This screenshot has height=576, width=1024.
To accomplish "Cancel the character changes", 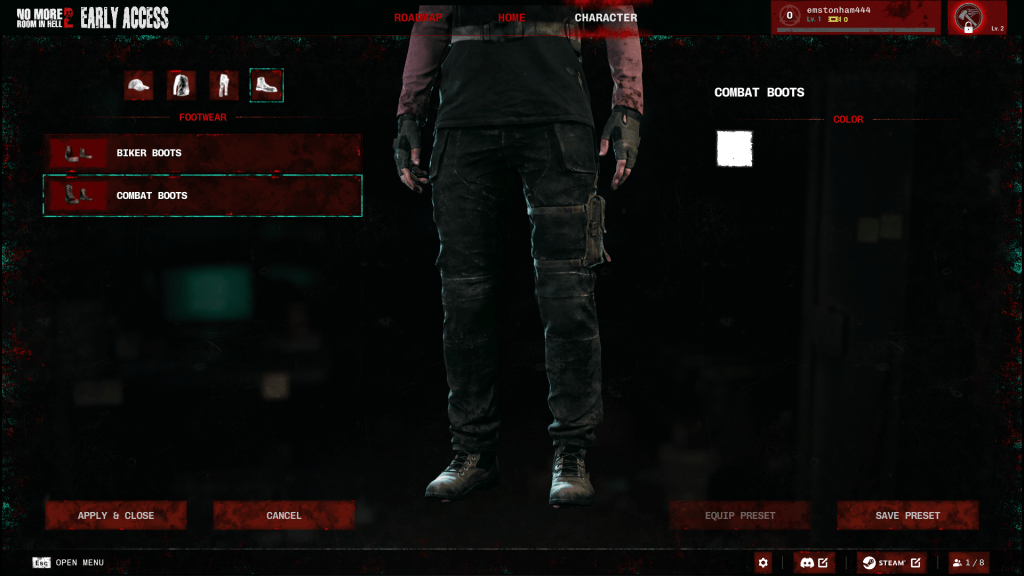I will tap(284, 516).
